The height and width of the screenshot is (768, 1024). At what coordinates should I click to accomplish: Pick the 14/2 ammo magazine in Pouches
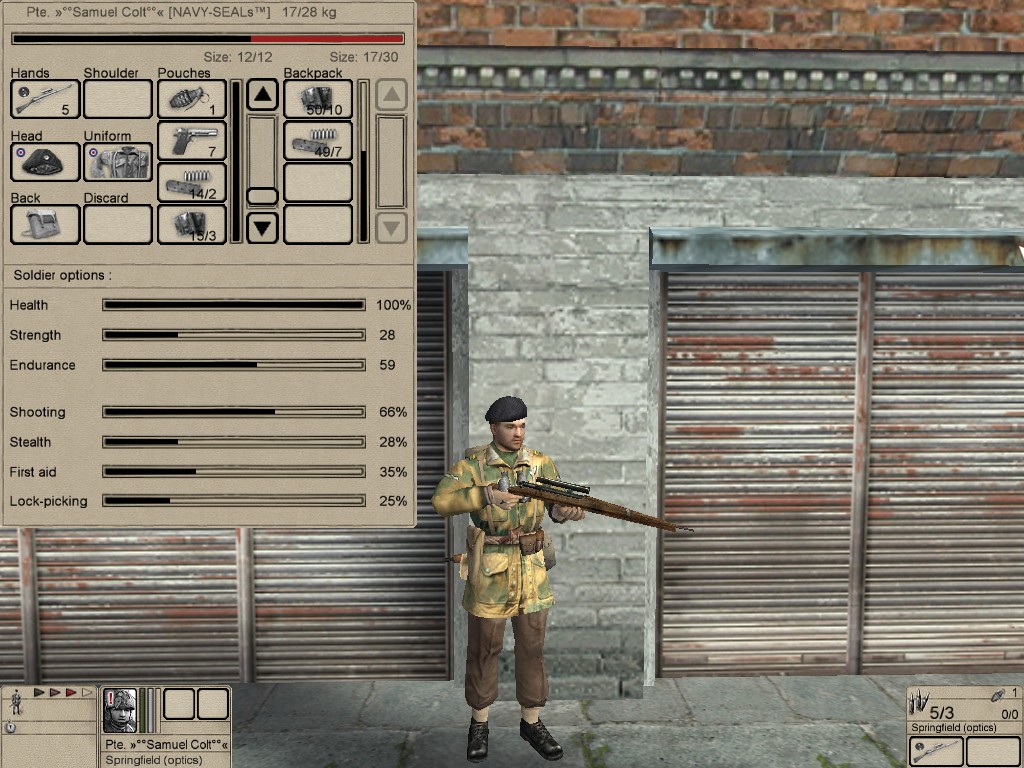(x=191, y=183)
